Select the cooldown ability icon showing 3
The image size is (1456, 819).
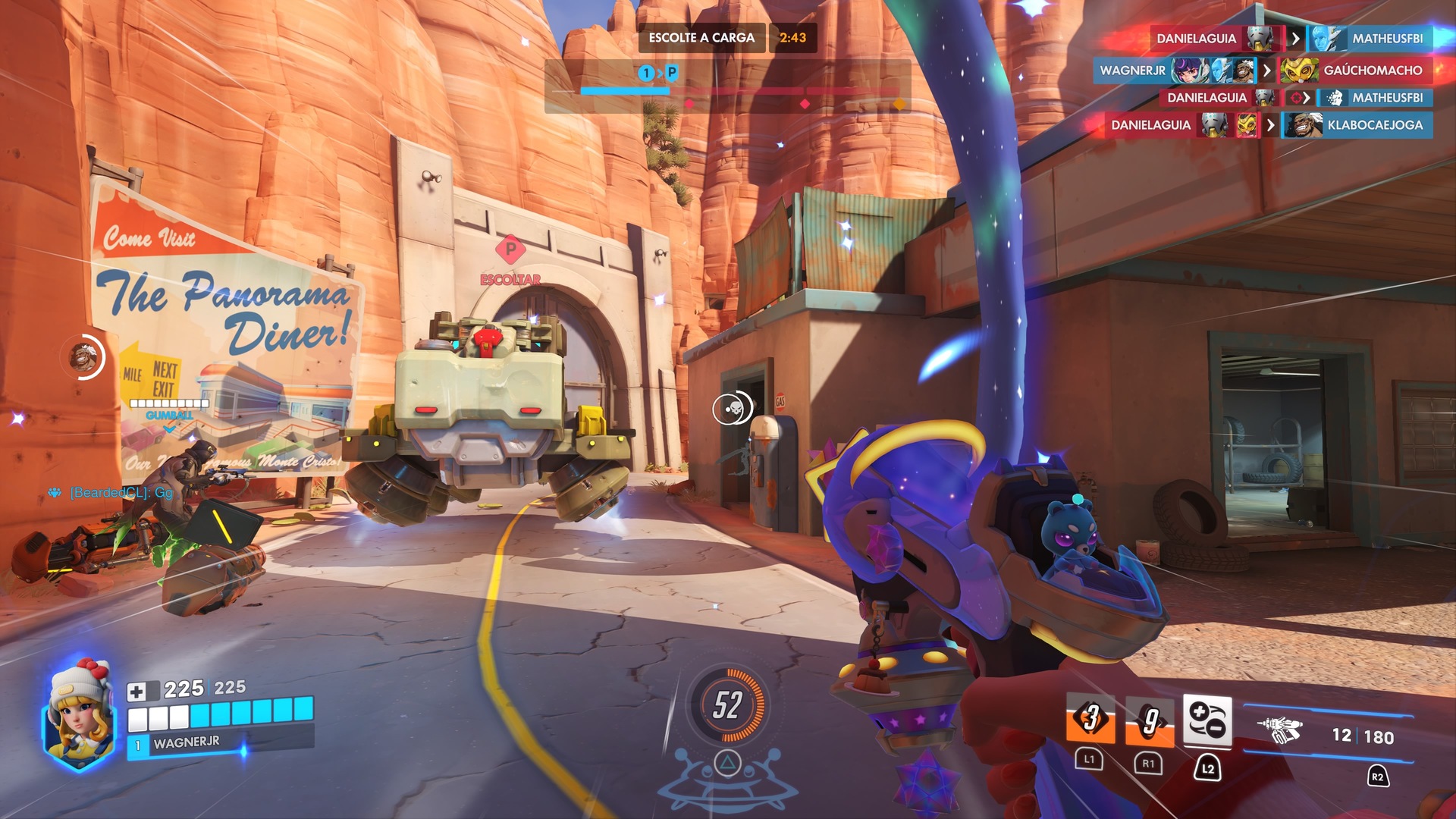pyautogui.click(x=1090, y=718)
